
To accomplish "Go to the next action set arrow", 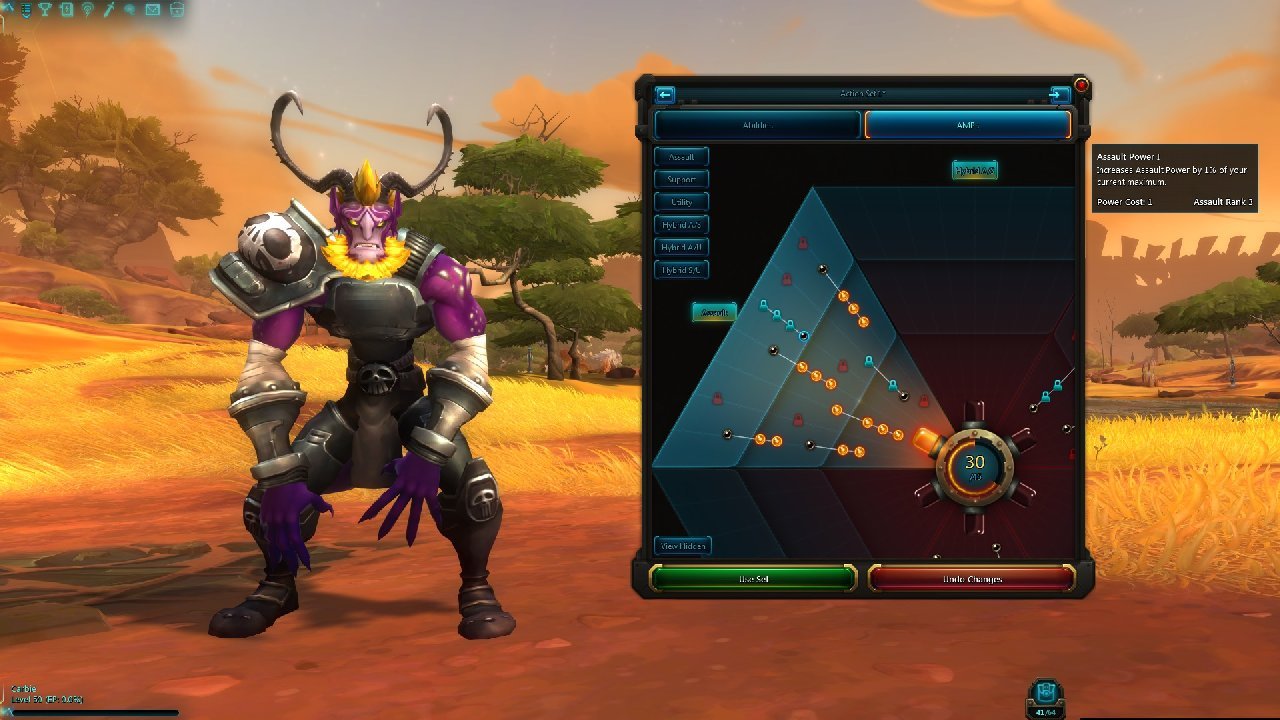I will pos(1059,95).
